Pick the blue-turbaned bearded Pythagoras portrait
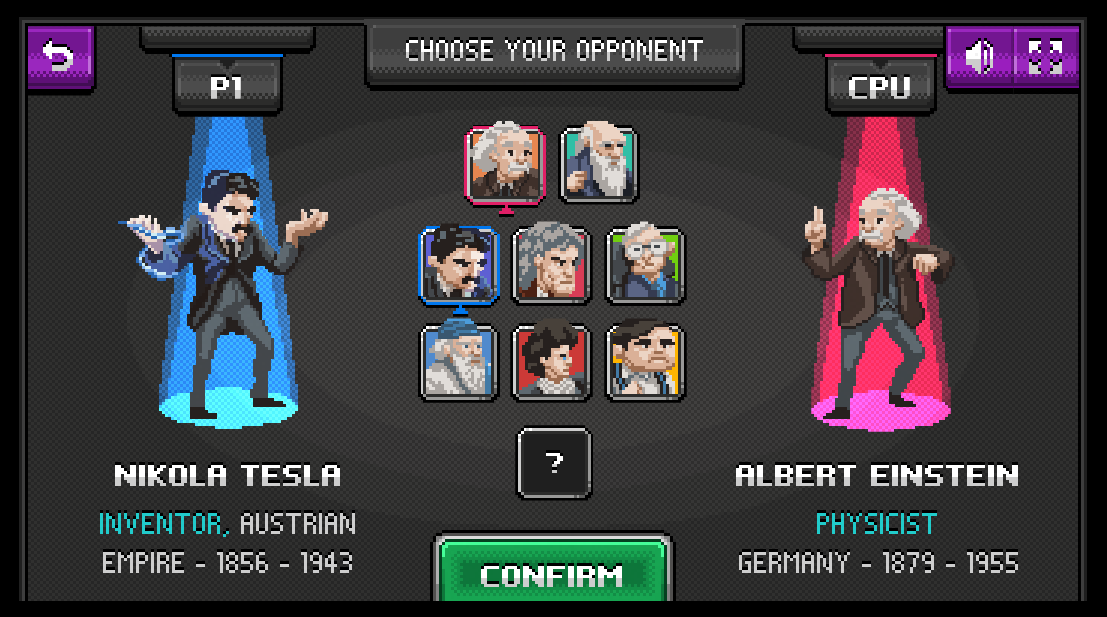This screenshot has width=1107, height=617. (459, 362)
